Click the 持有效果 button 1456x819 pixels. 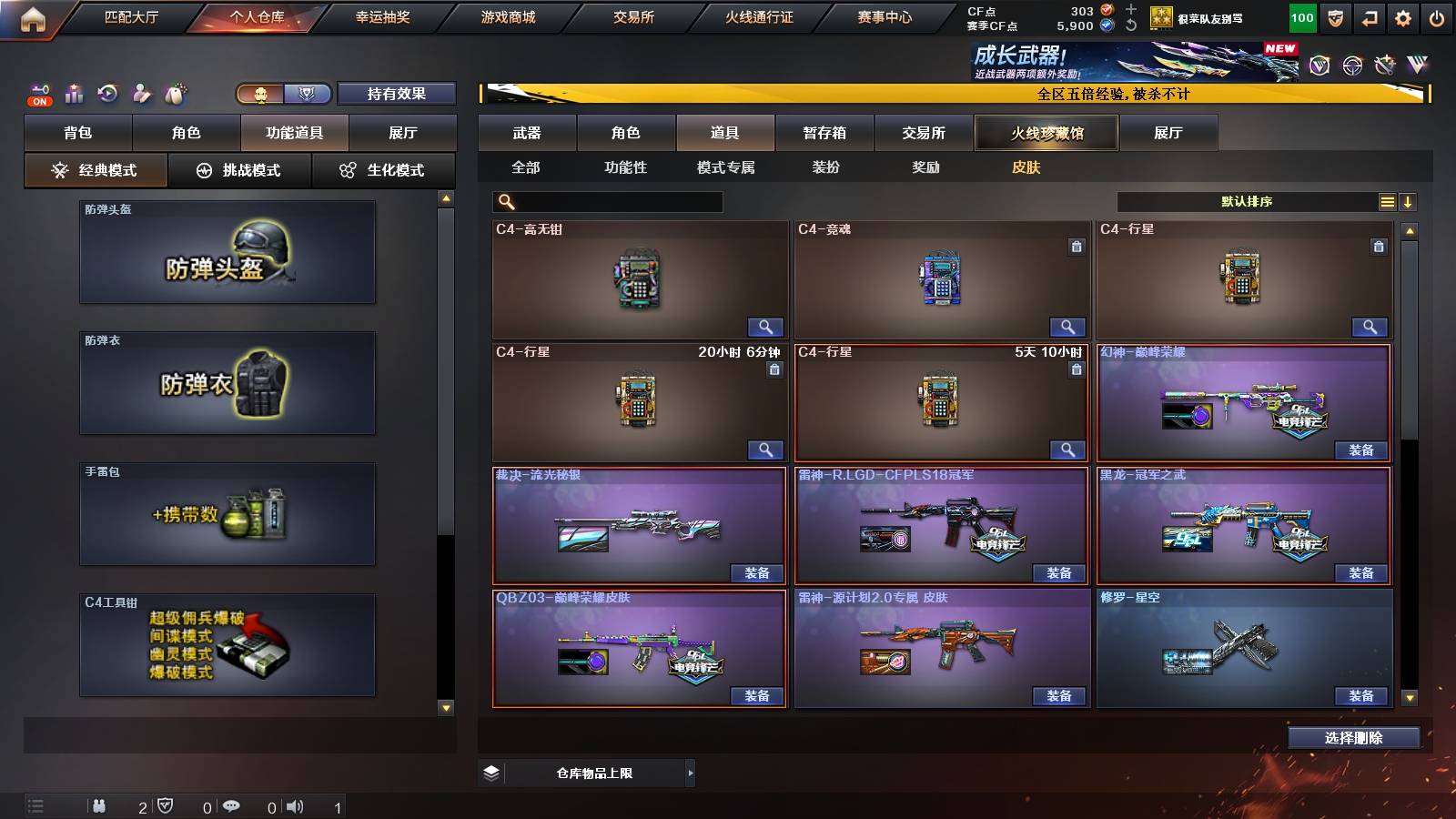point(397,94)
